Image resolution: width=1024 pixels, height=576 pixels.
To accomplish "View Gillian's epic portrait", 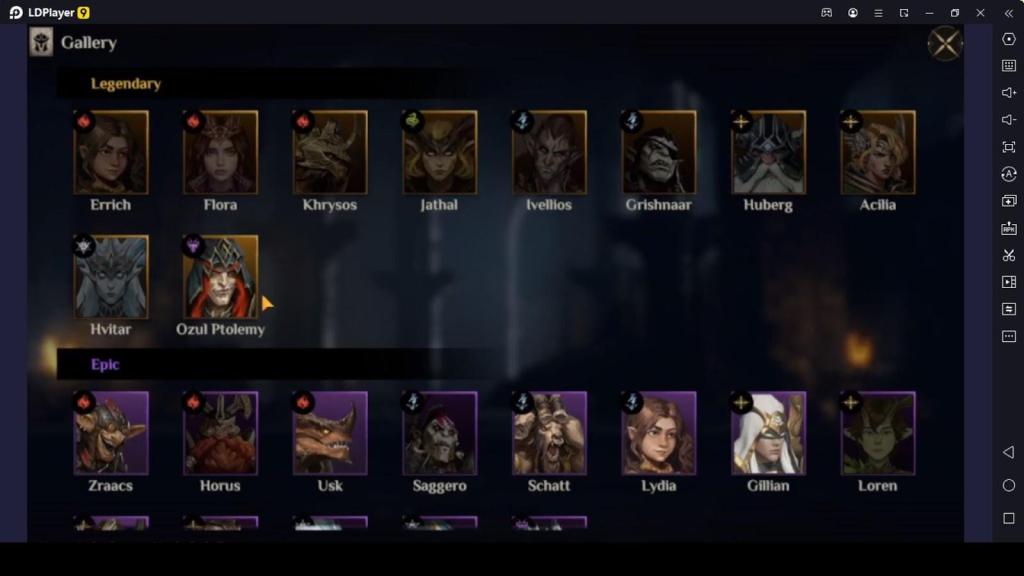I will point(768,433).
